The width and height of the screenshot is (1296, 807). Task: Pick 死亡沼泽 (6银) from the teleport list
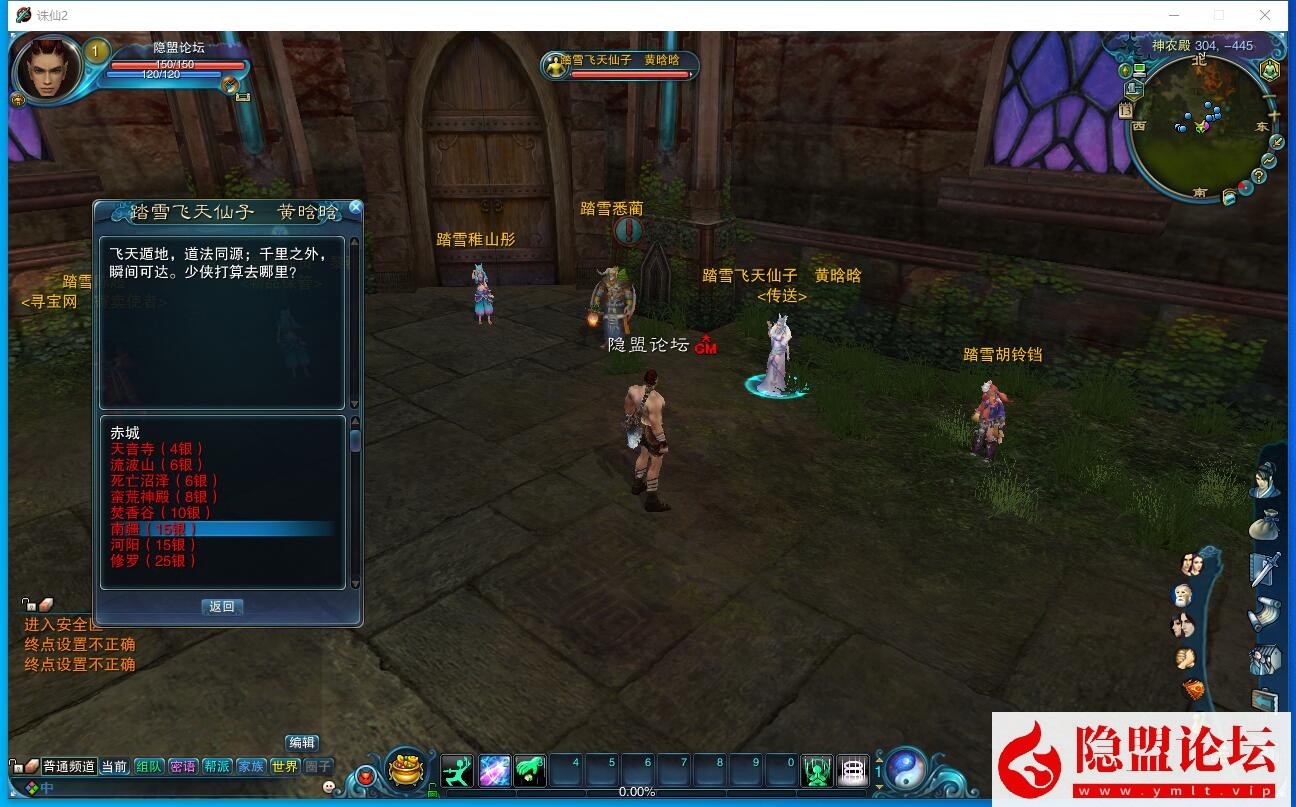(x=164, y=481)
